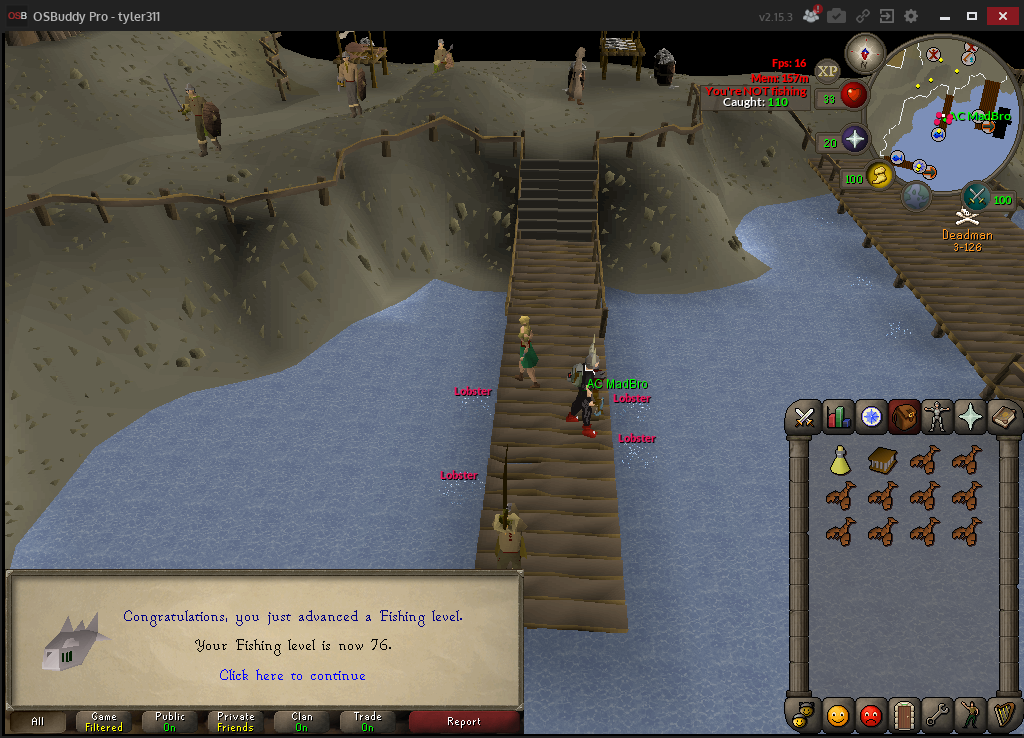Open the Music Player harp tab
Image resolution: width=1024 pixels, height=738 pixels.
coord(1003,715)
